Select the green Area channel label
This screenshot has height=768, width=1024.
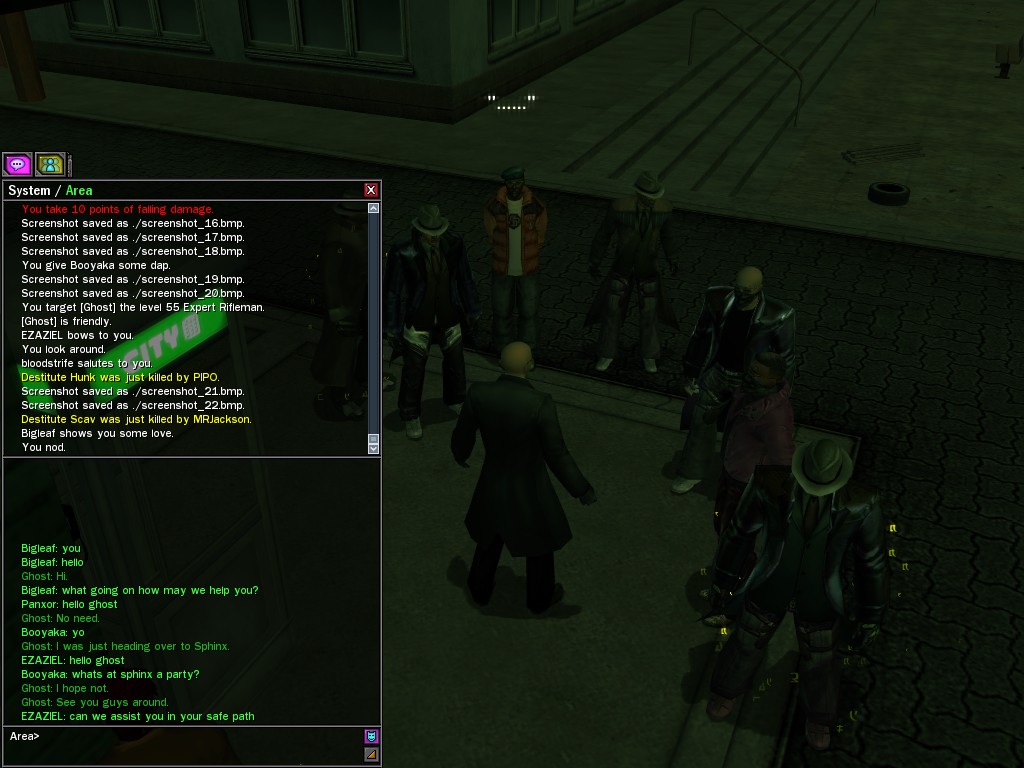coord(79,190)
